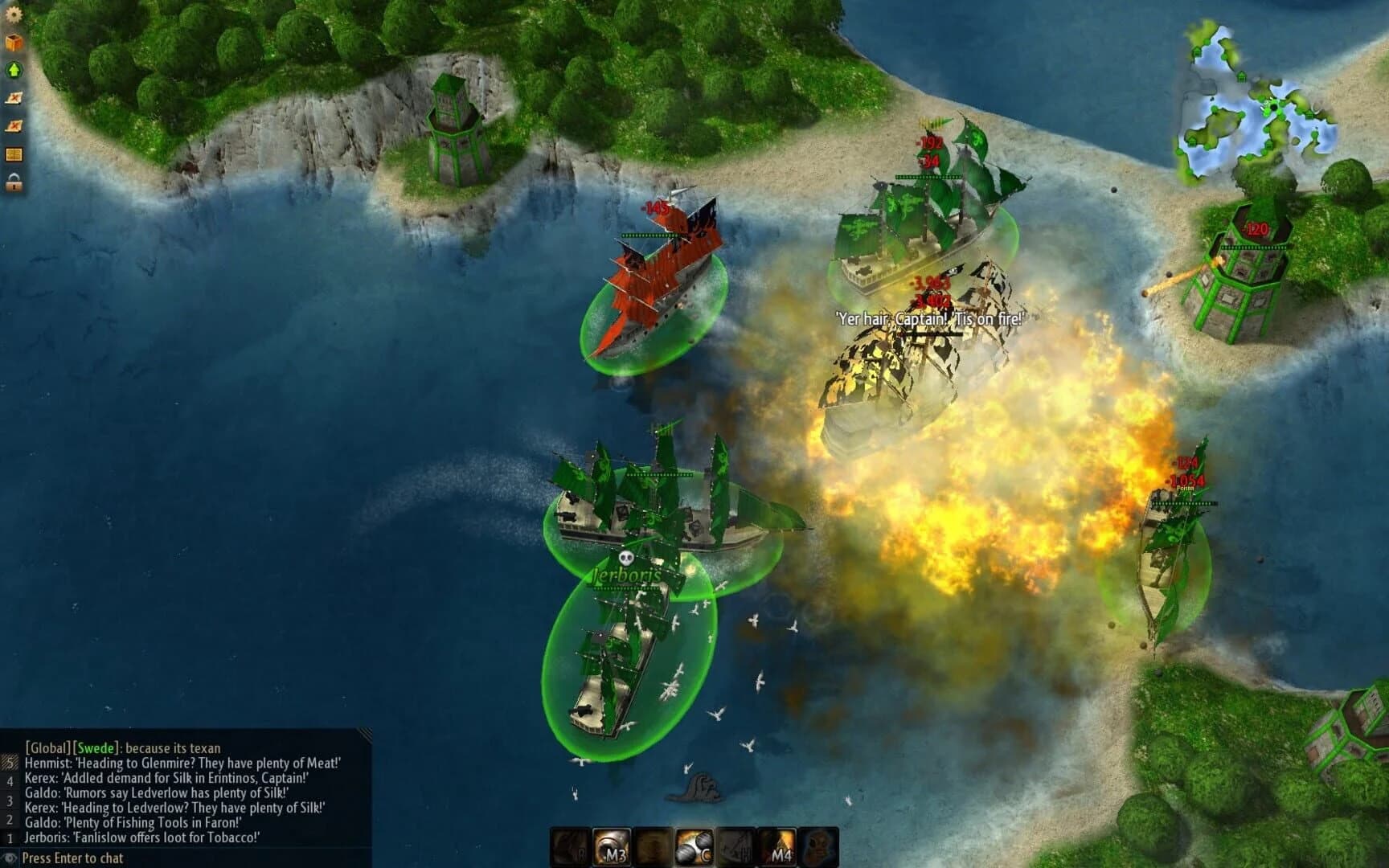Click the green upgrade arrow icon

(13, 70)
